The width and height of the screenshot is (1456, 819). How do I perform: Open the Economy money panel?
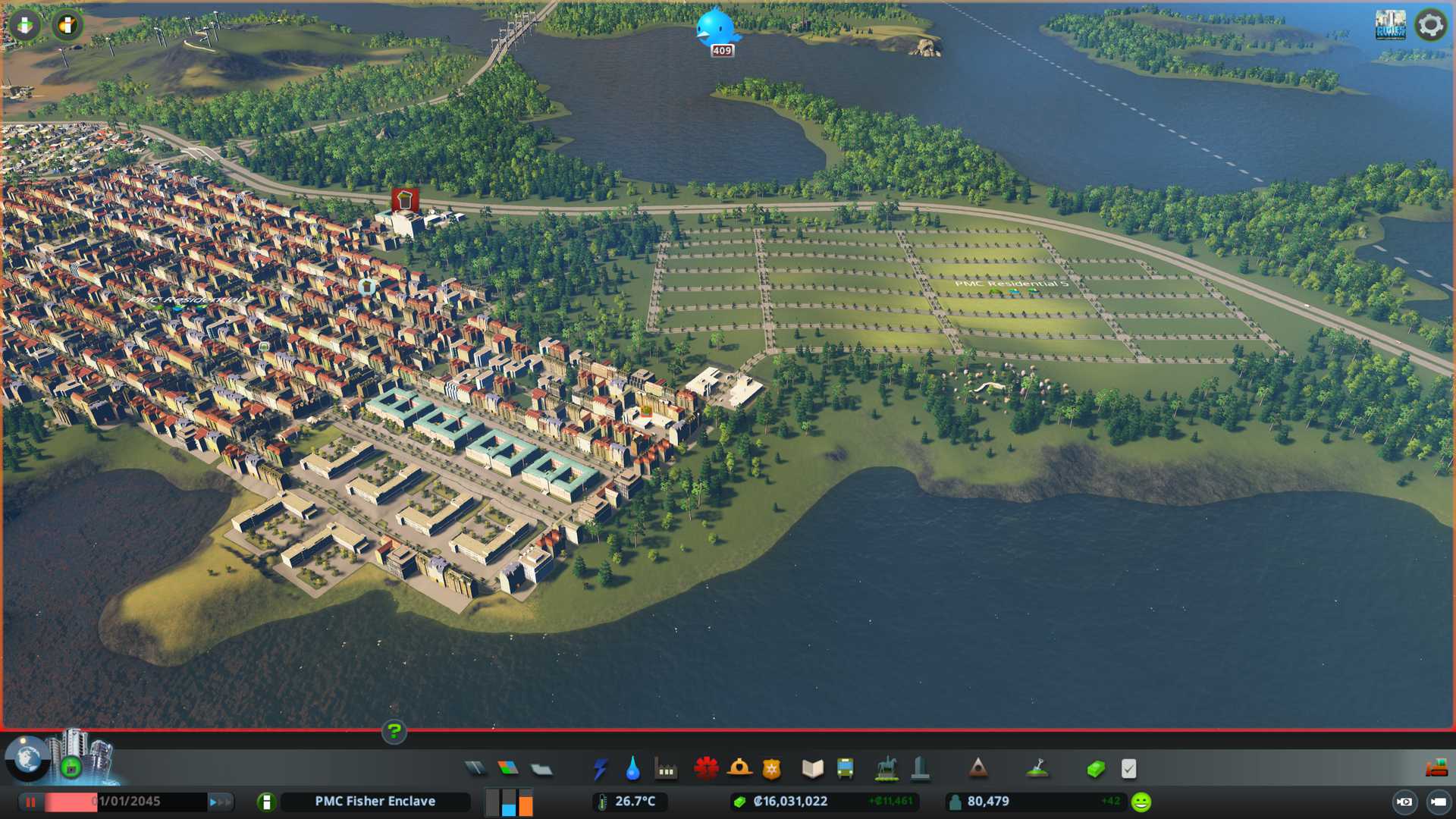(1096, 769)
